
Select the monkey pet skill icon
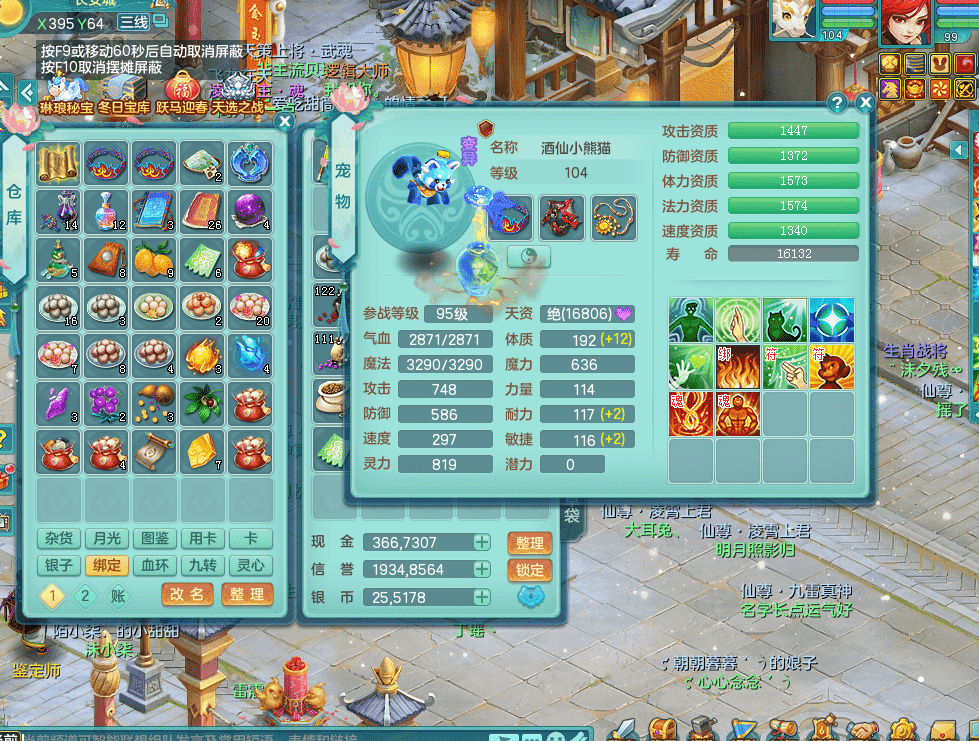click(x=832, y=367)
